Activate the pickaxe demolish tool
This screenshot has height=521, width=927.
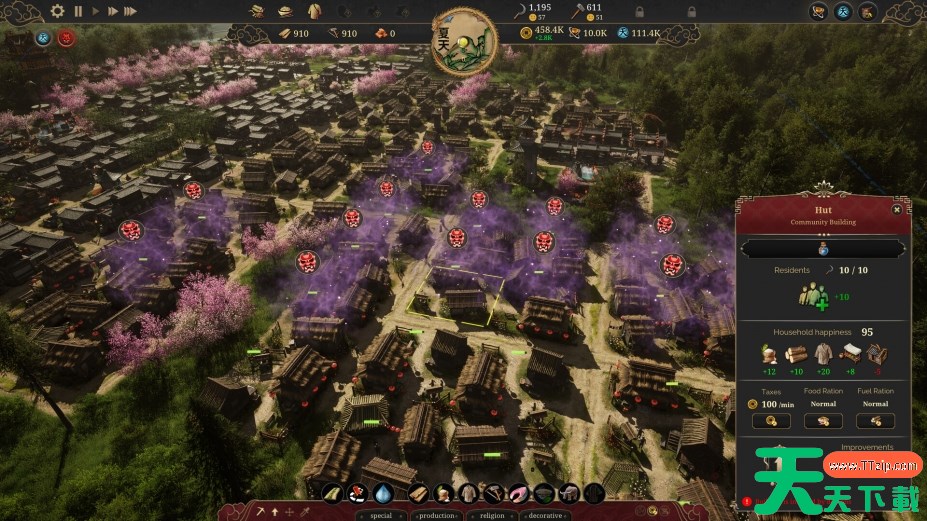coord(260,512)
